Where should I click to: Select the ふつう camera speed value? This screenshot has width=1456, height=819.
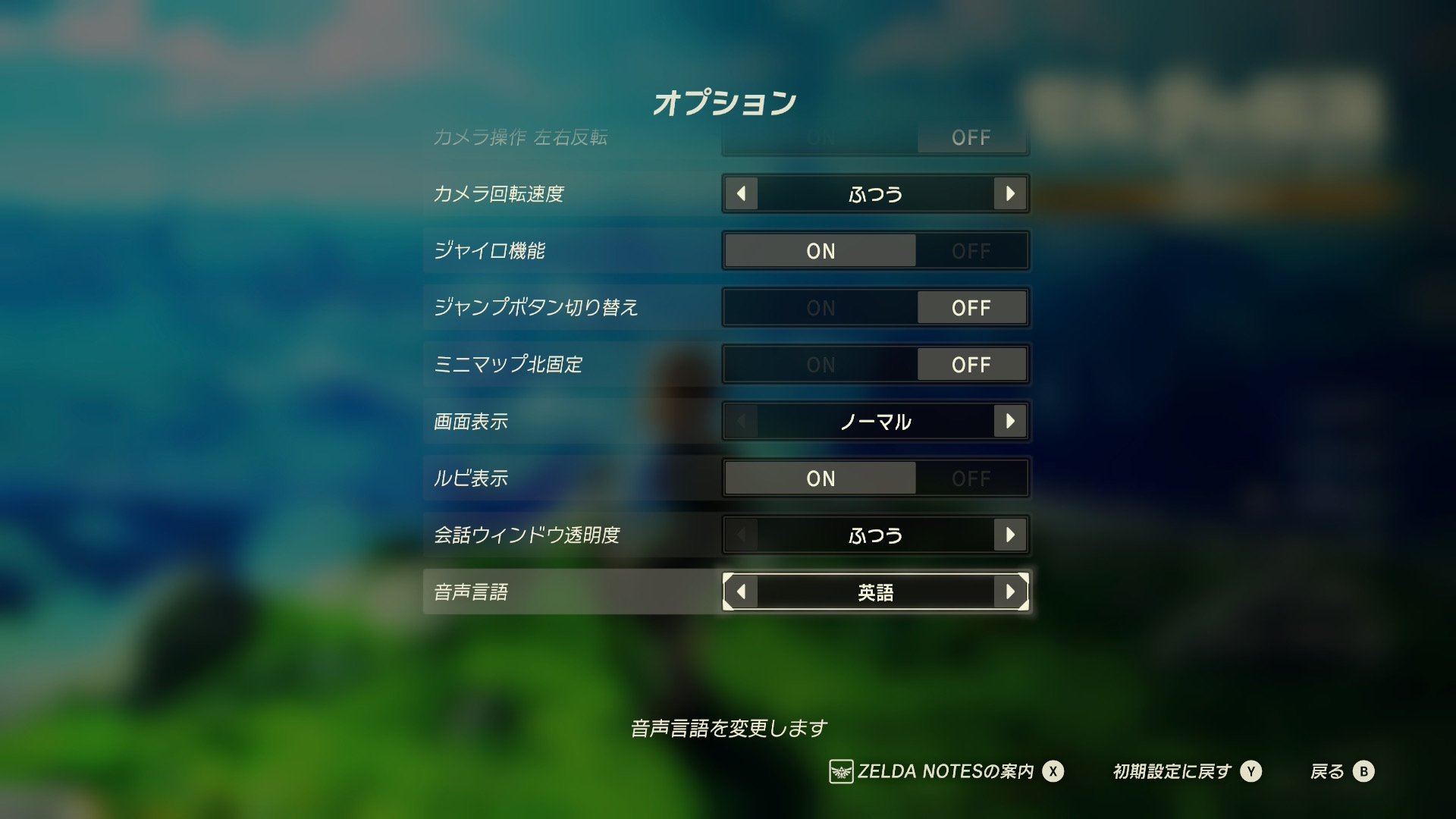coord(876,193)
